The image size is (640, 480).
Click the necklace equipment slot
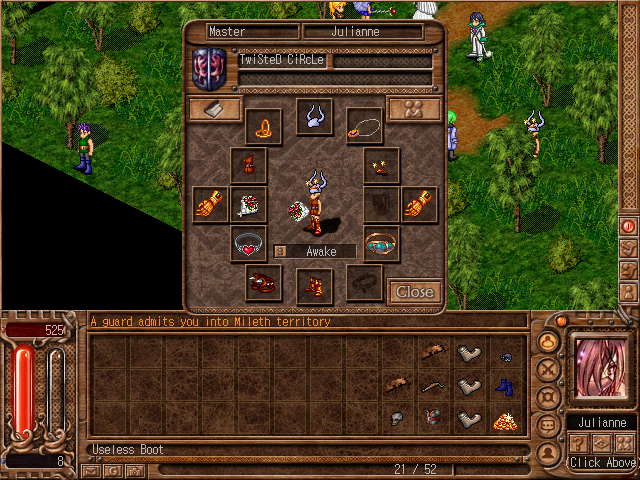[364, 126]
